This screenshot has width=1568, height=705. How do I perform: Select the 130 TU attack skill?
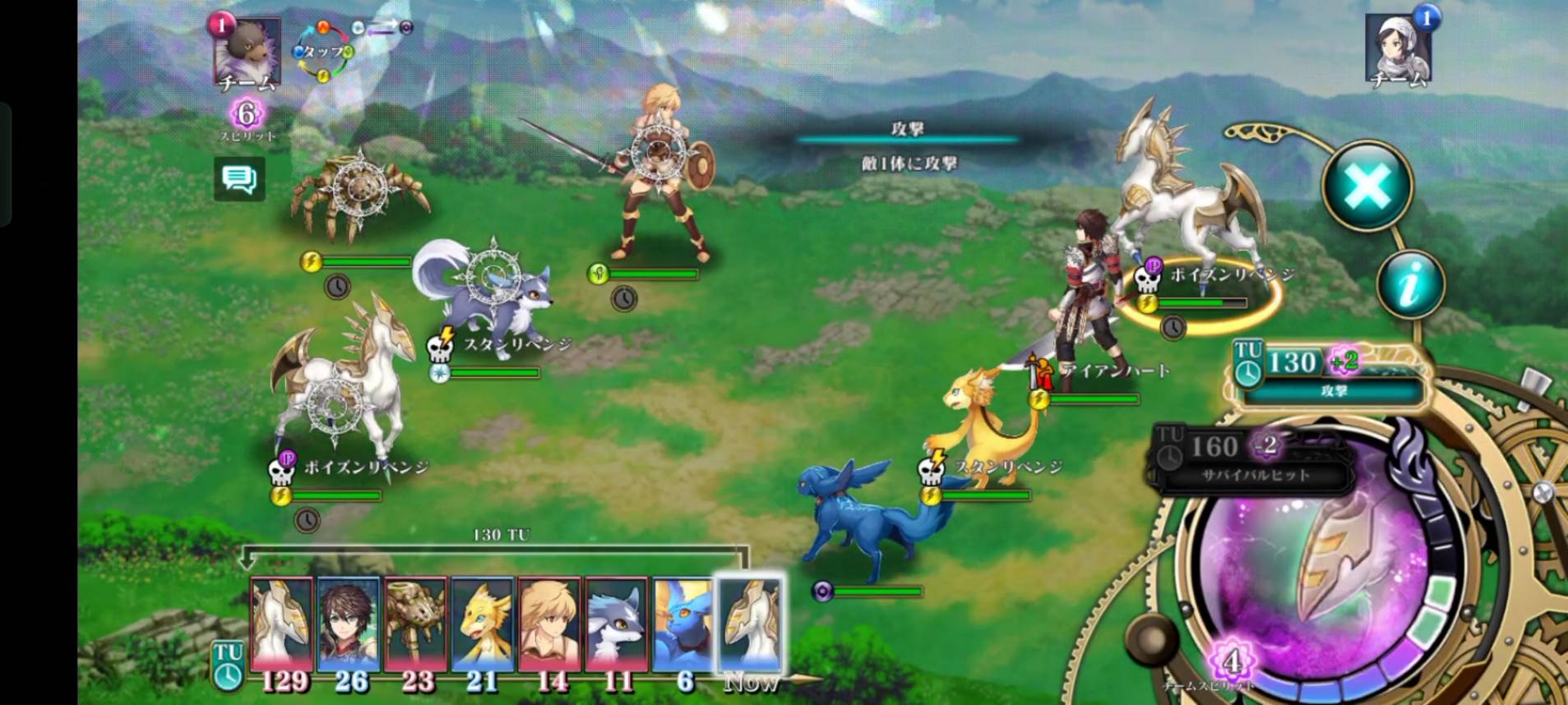point(1332,374)
